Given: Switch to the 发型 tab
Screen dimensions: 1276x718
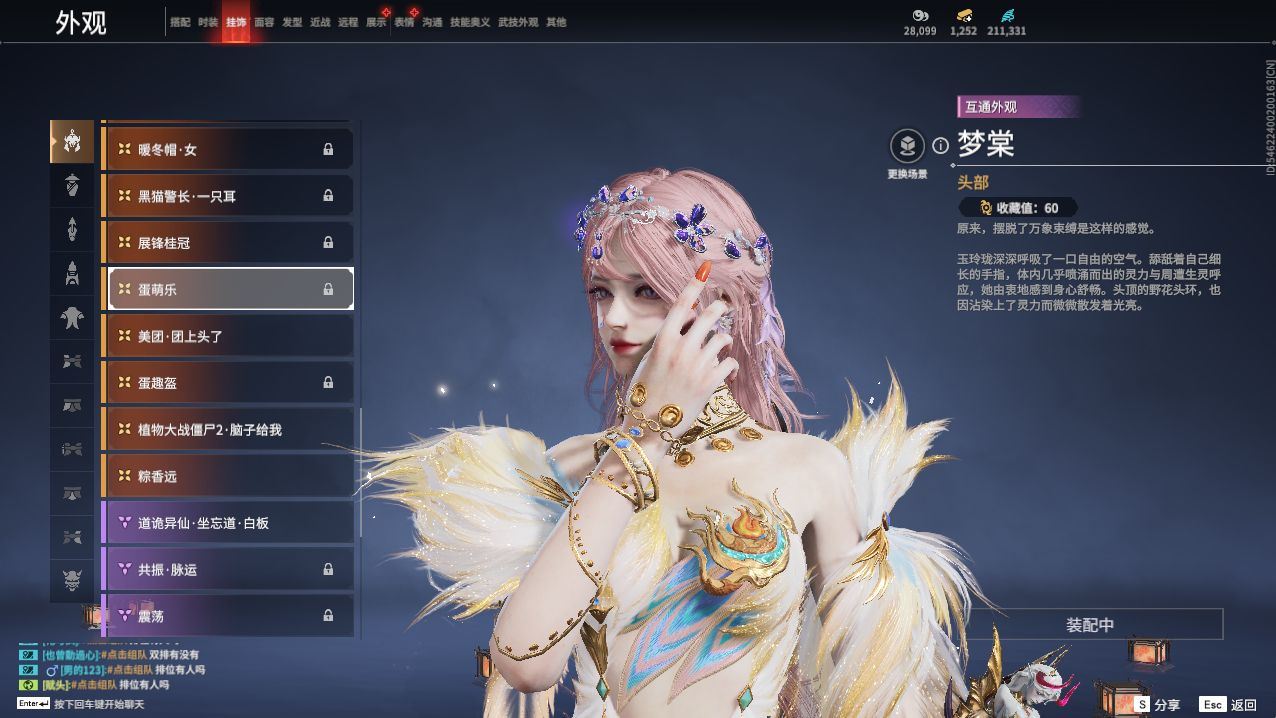Looking at the screenshot, I should [292, 22].
